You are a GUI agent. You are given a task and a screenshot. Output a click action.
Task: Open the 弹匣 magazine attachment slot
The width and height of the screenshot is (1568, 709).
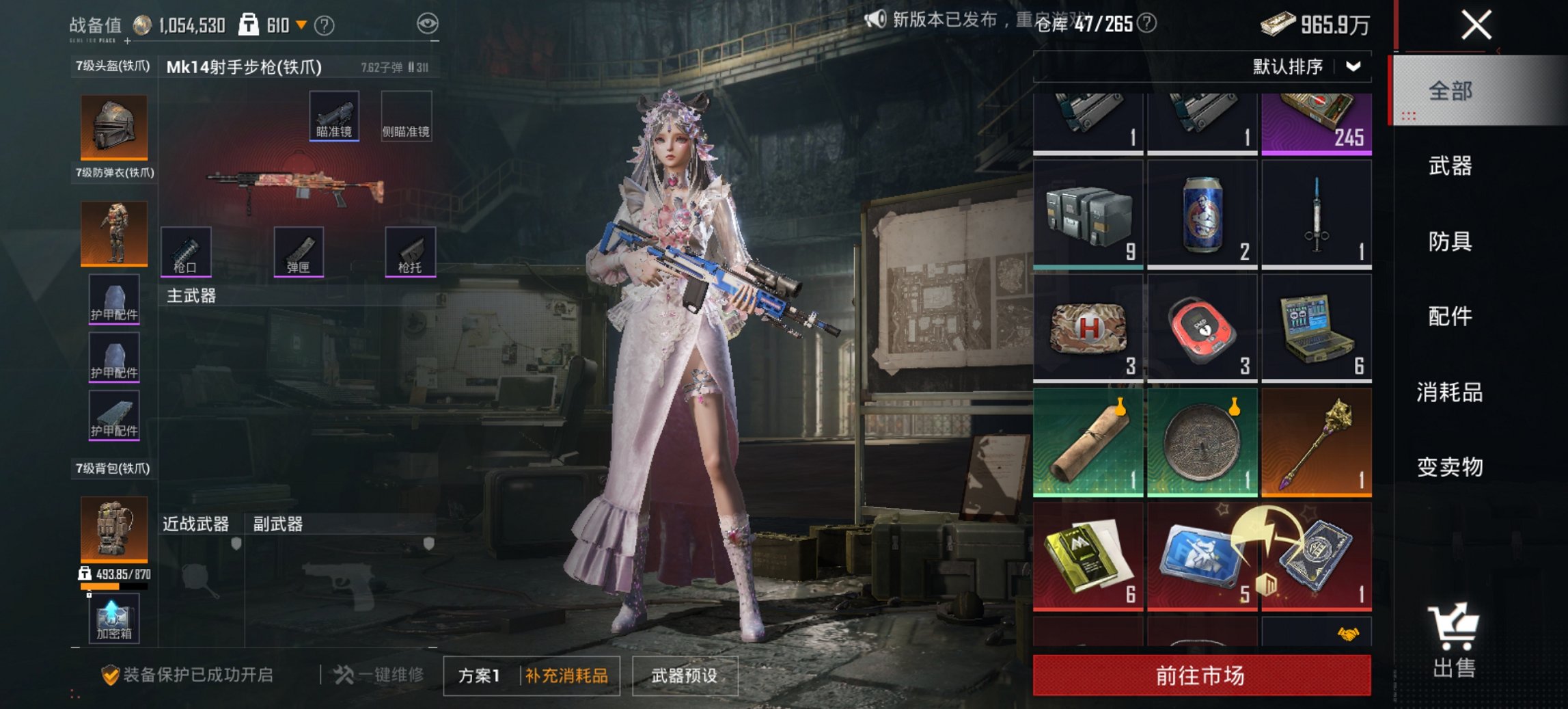[299, 253]
